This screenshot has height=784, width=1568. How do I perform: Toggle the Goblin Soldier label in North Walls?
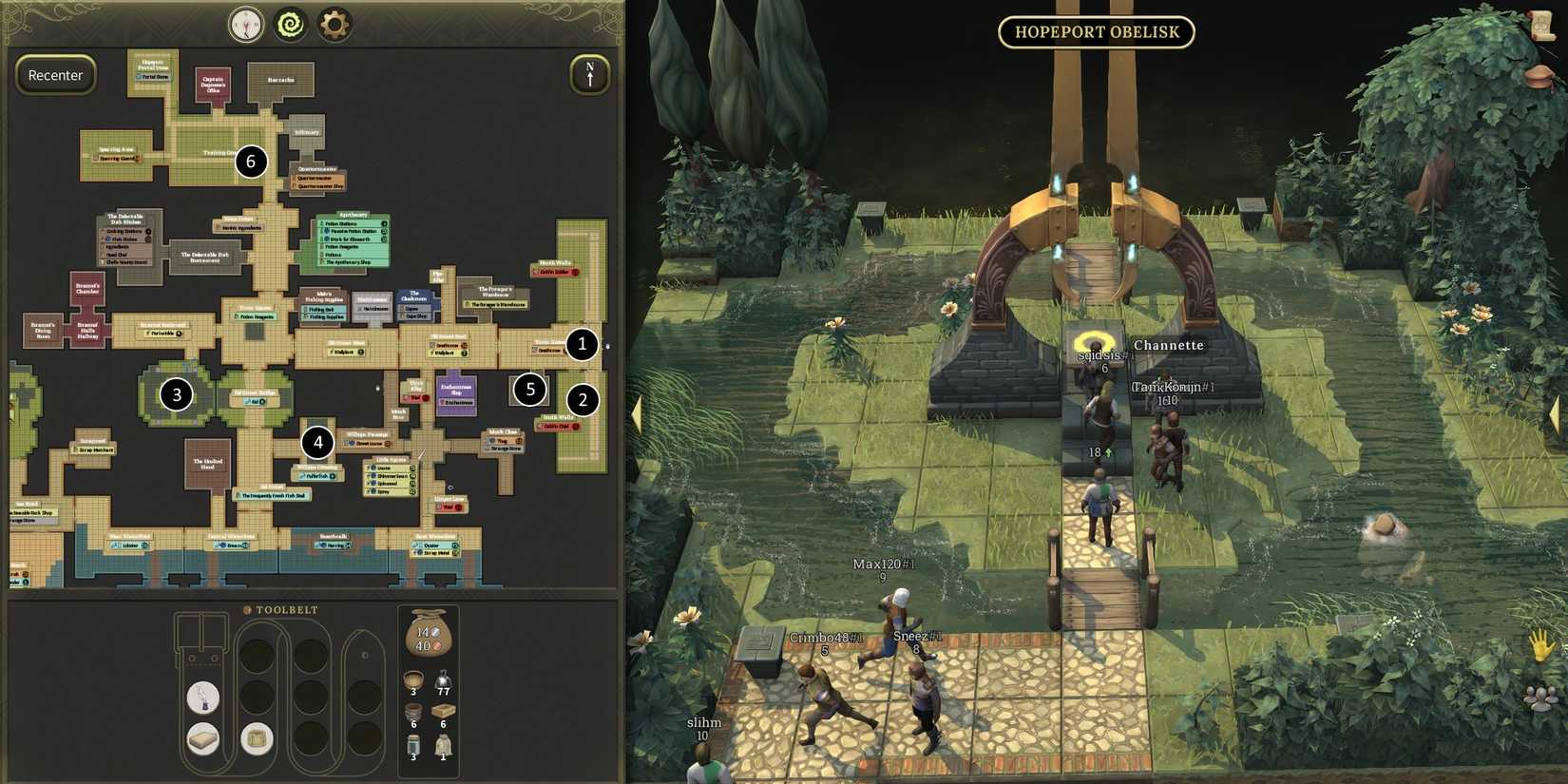pos(555,271)
